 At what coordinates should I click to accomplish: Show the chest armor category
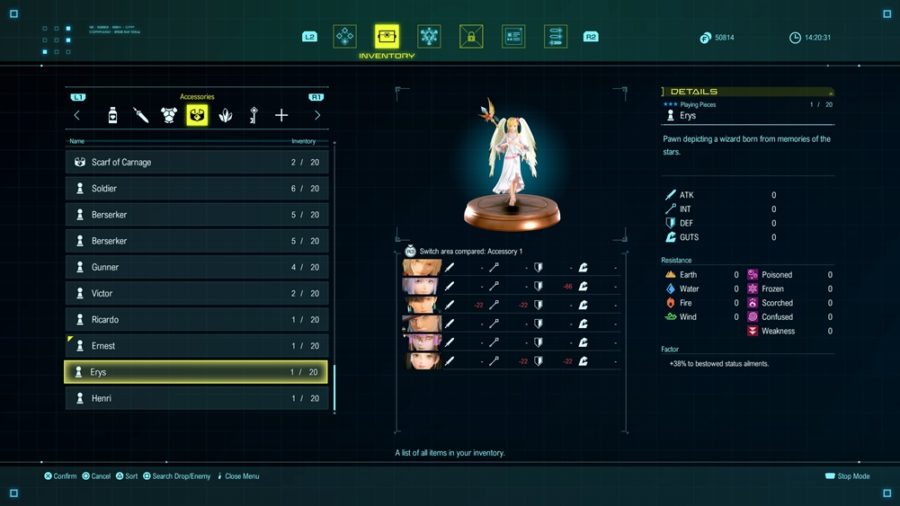pos(168,115)
